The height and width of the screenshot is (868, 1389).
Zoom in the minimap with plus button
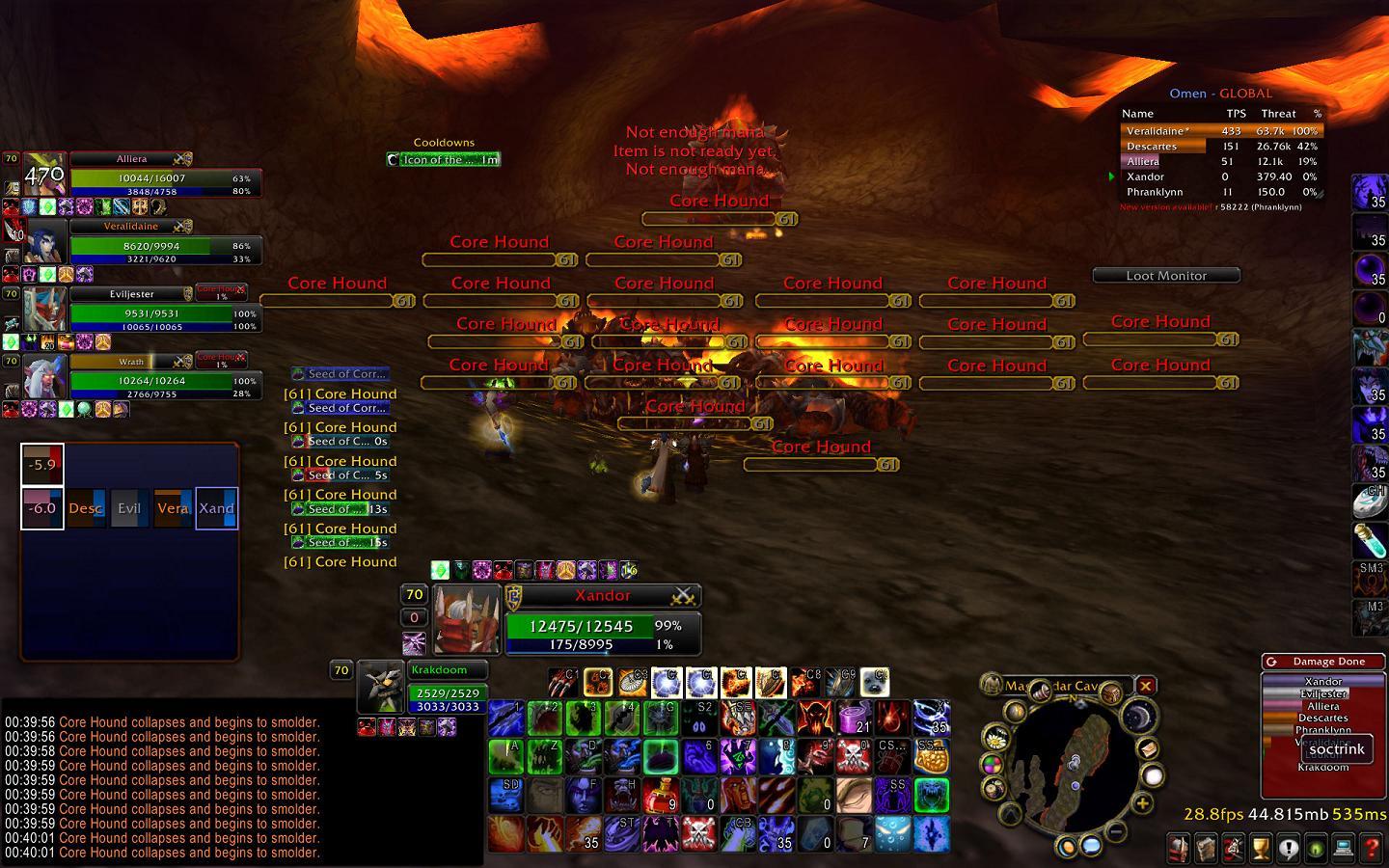(x=1142, y=803)
